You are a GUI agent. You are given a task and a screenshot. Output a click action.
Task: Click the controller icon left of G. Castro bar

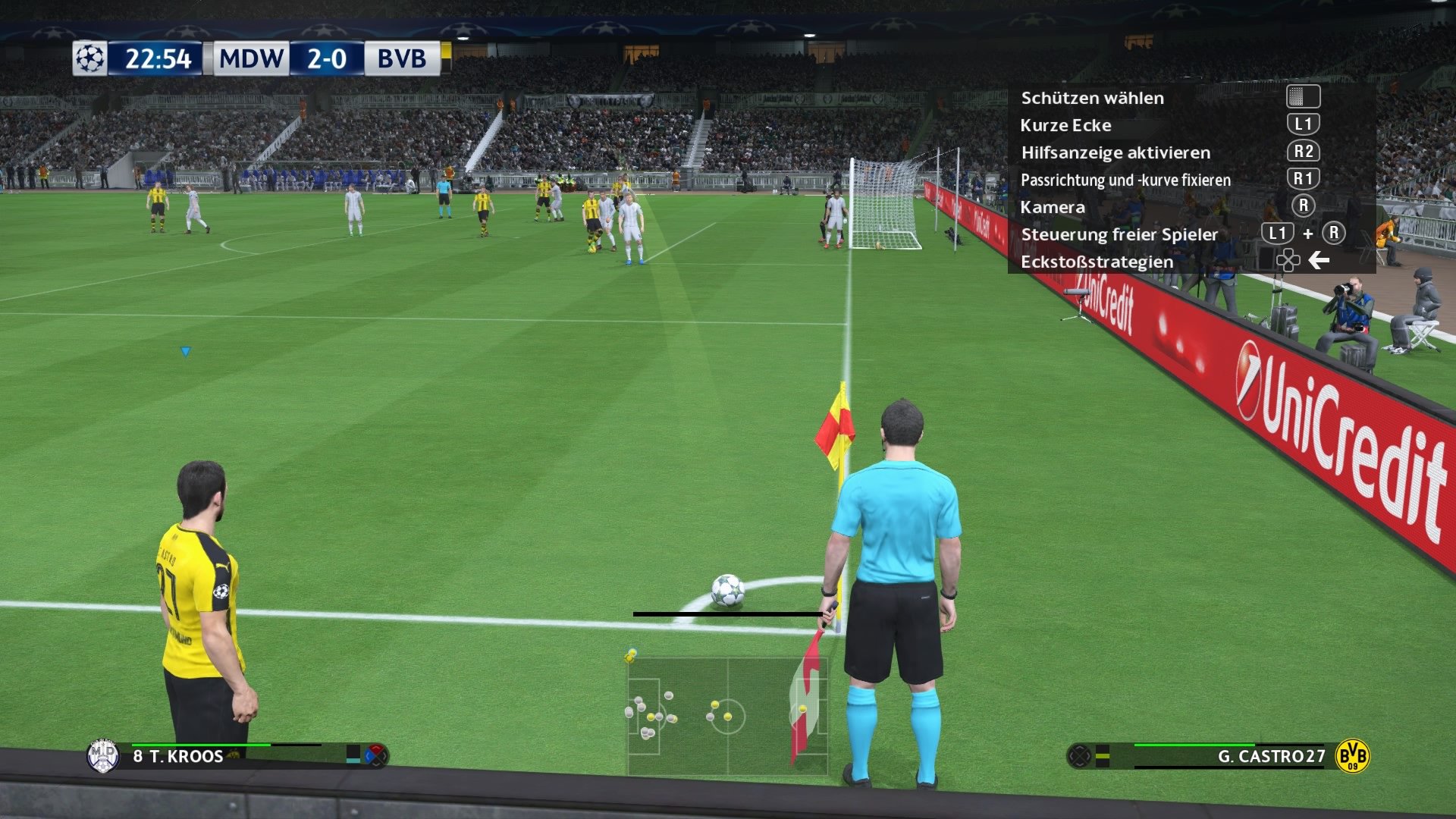point(1080,755)
